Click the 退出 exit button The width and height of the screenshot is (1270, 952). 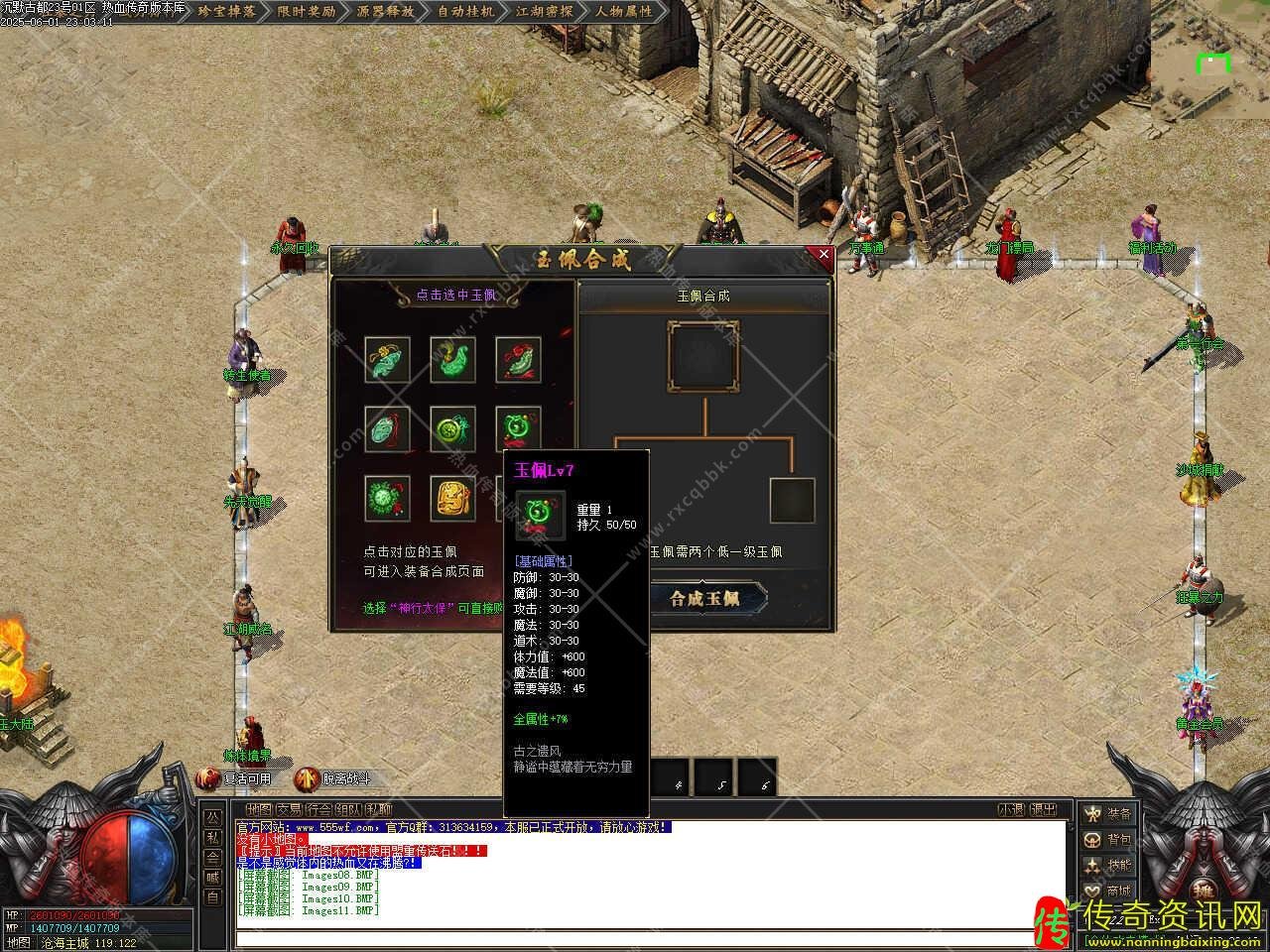coord(1044,810)
